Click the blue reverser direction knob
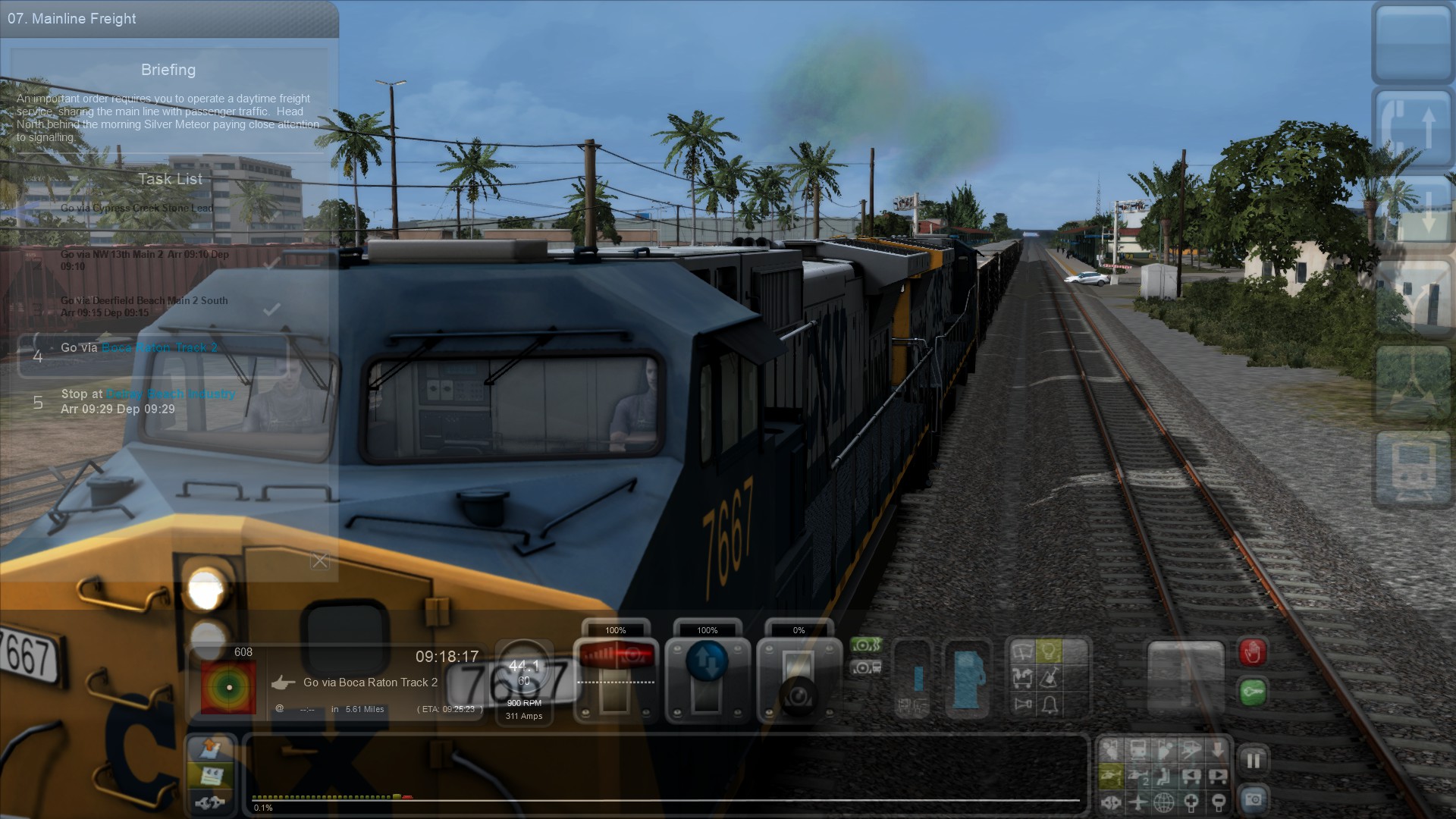 tap(707, 661)
